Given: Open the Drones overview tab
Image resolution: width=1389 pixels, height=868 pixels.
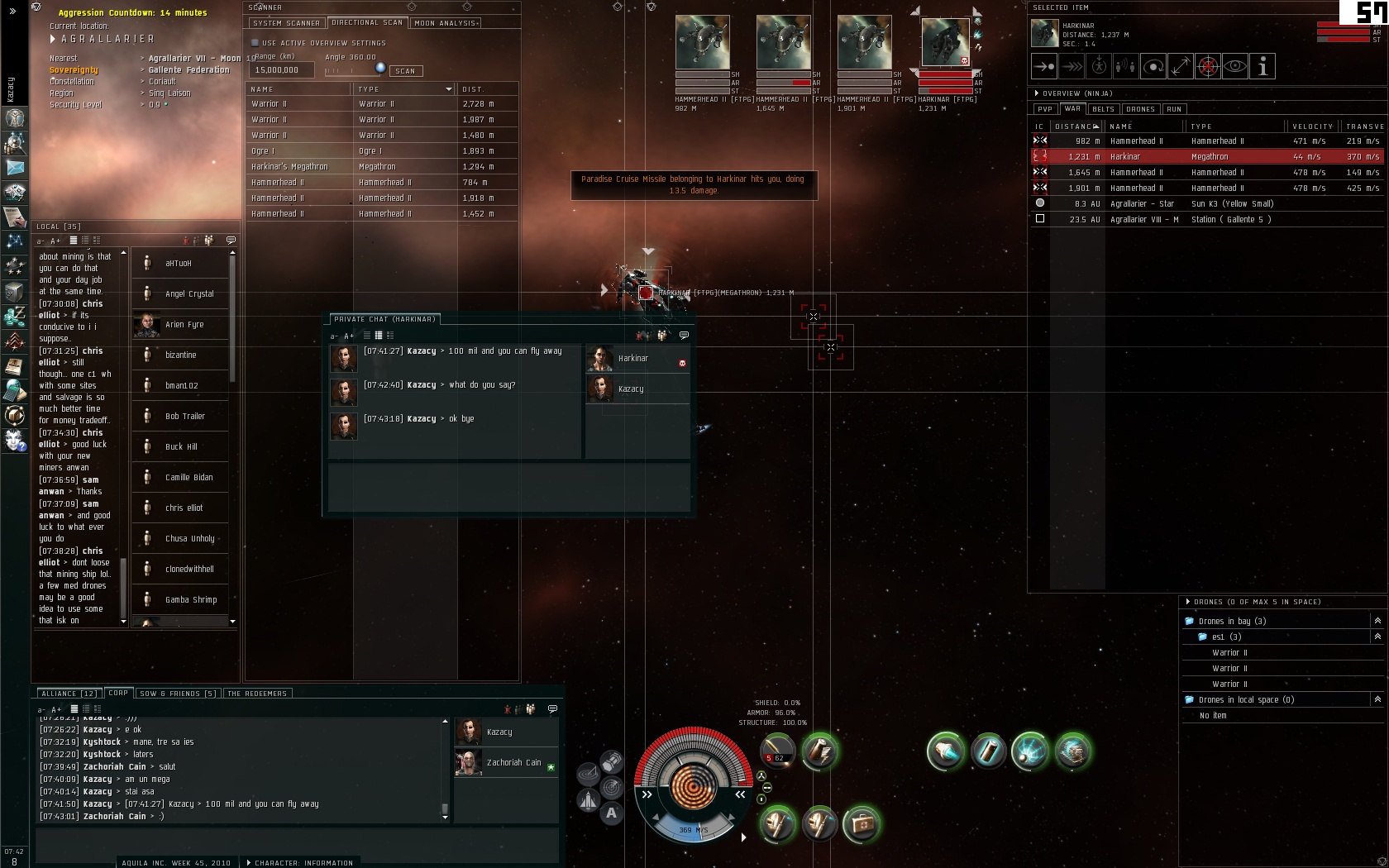Looking at the screenshot, I should pyautogui.click(x=1140, y=109).
